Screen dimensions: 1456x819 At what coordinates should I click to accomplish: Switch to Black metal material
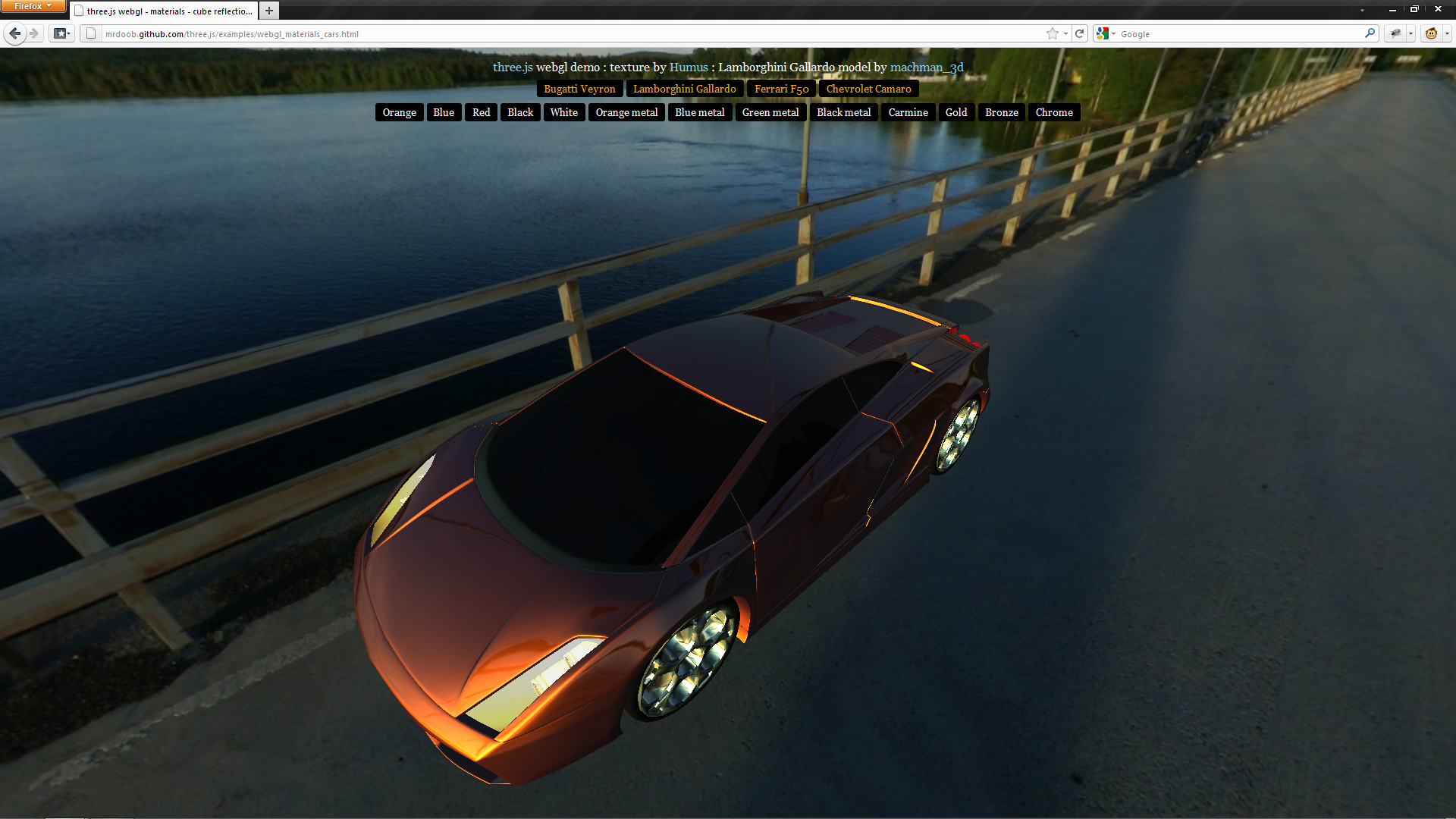point(843,112)
